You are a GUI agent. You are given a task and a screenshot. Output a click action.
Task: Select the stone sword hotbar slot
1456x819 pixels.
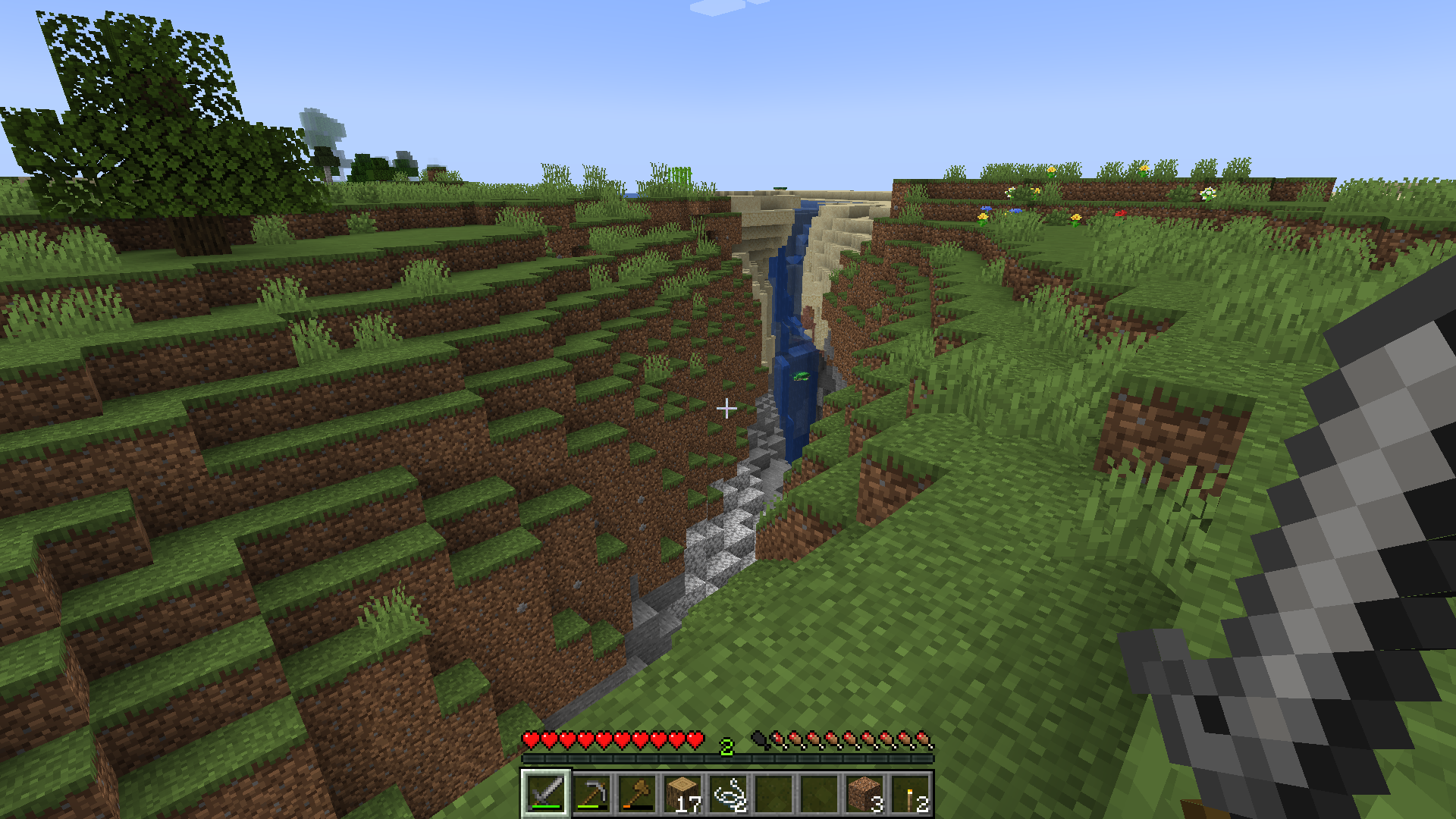(x=545, y=793)
